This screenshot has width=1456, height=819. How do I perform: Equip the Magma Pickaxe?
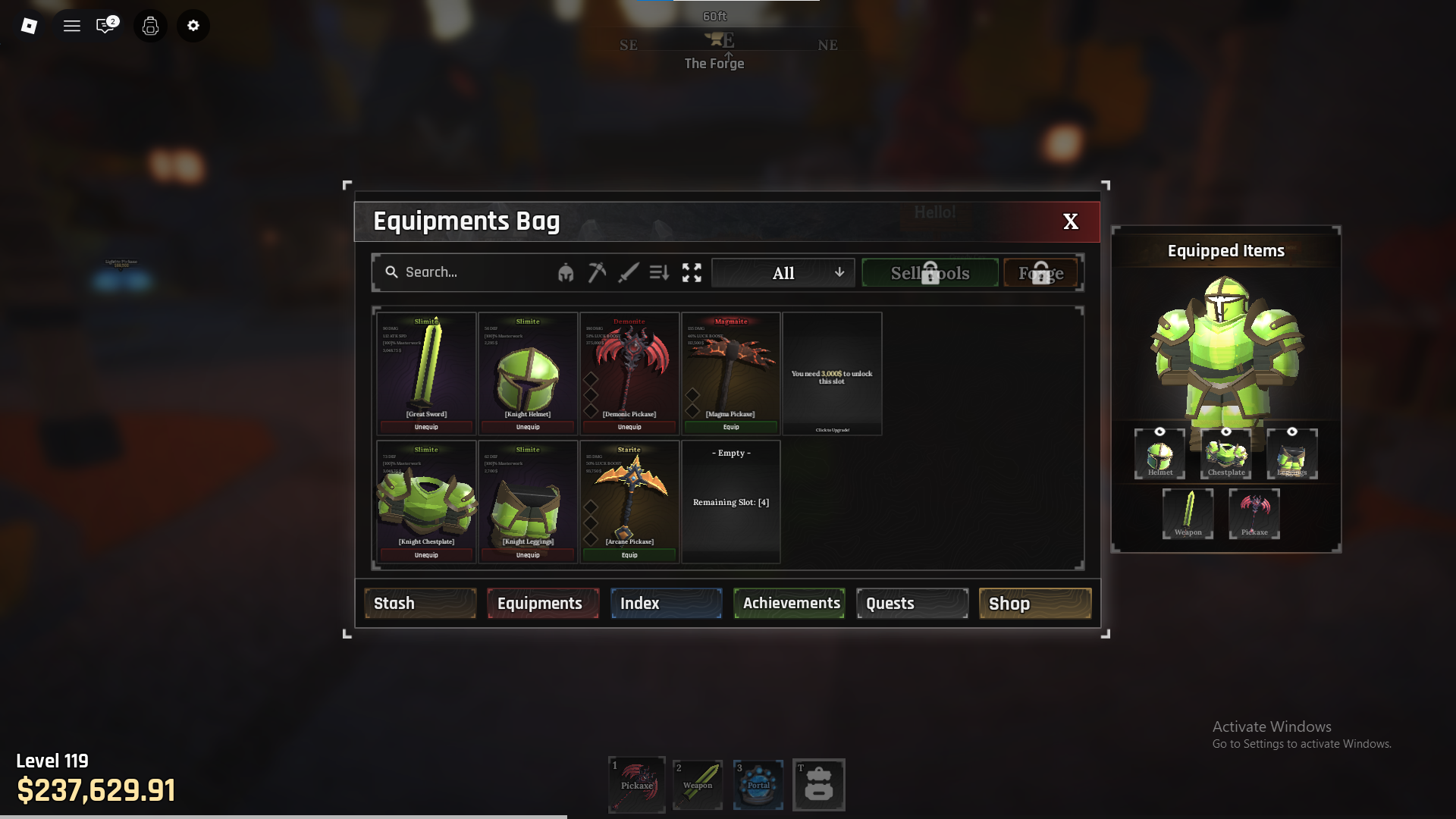pos(731,427)
